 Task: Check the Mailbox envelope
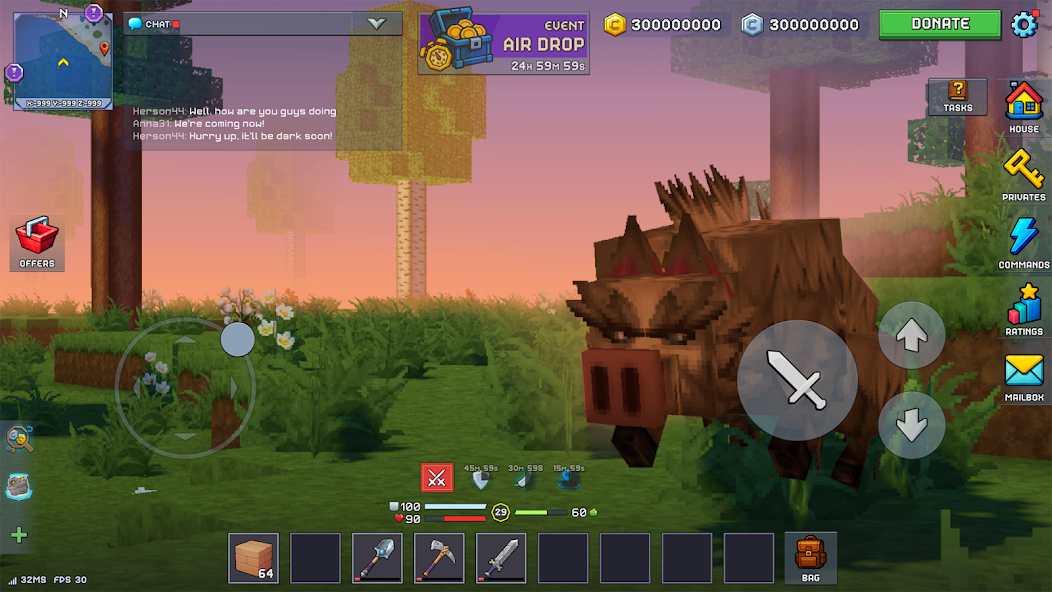click(x=1023, y=376)
